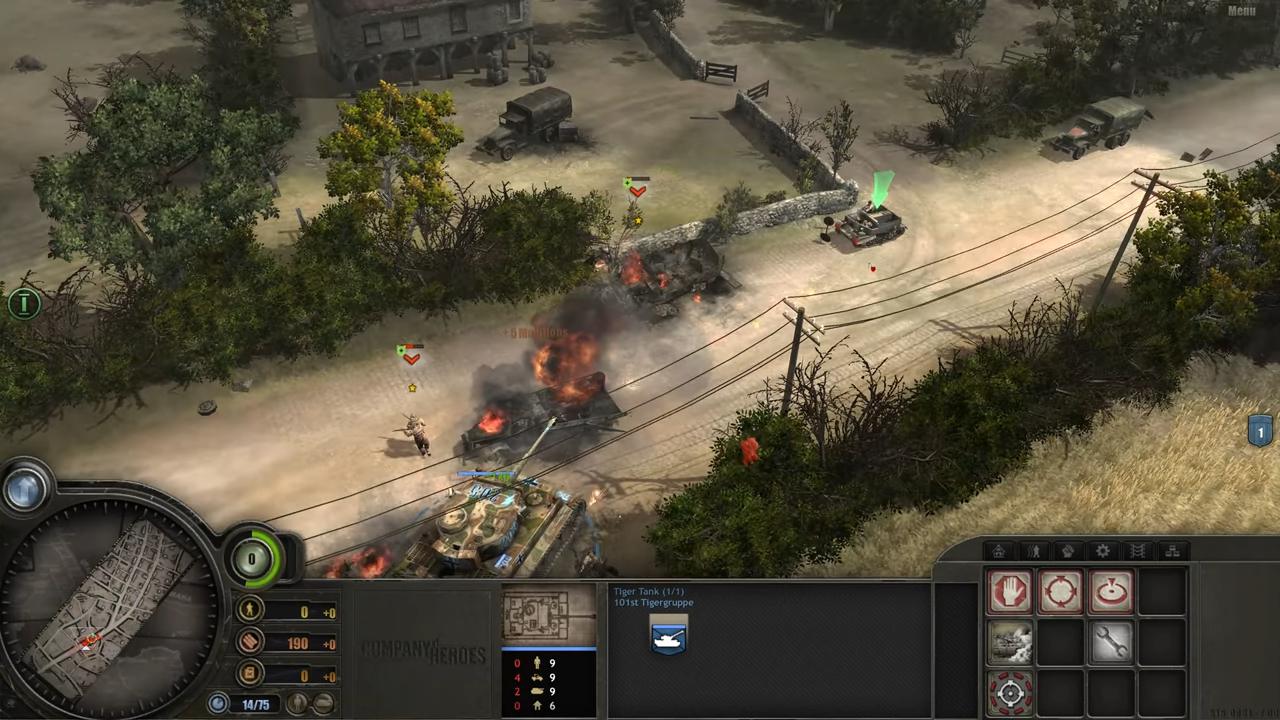Screen dimensions: 1280x720
Task: Activate the Stop command with the hand icon
Action: click(x=1009, y=592)
